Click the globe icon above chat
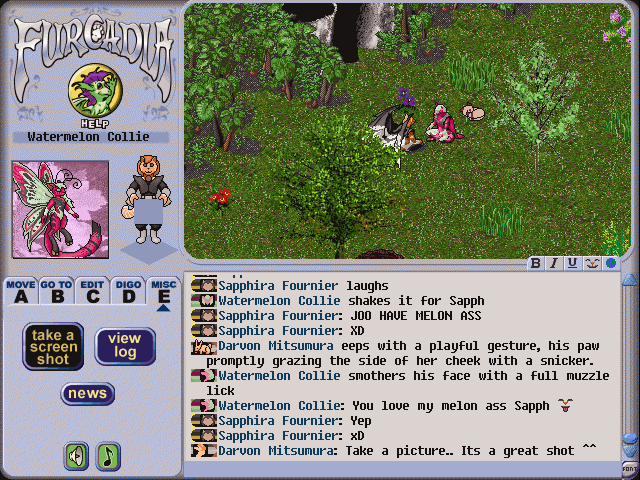 610,264
